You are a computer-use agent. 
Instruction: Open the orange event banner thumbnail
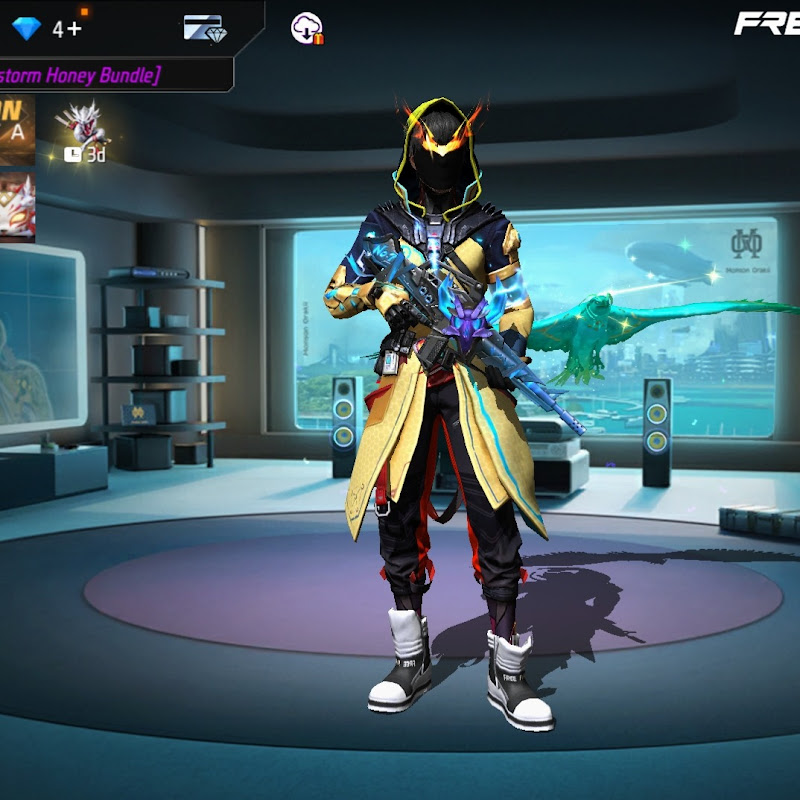[17, 130]
